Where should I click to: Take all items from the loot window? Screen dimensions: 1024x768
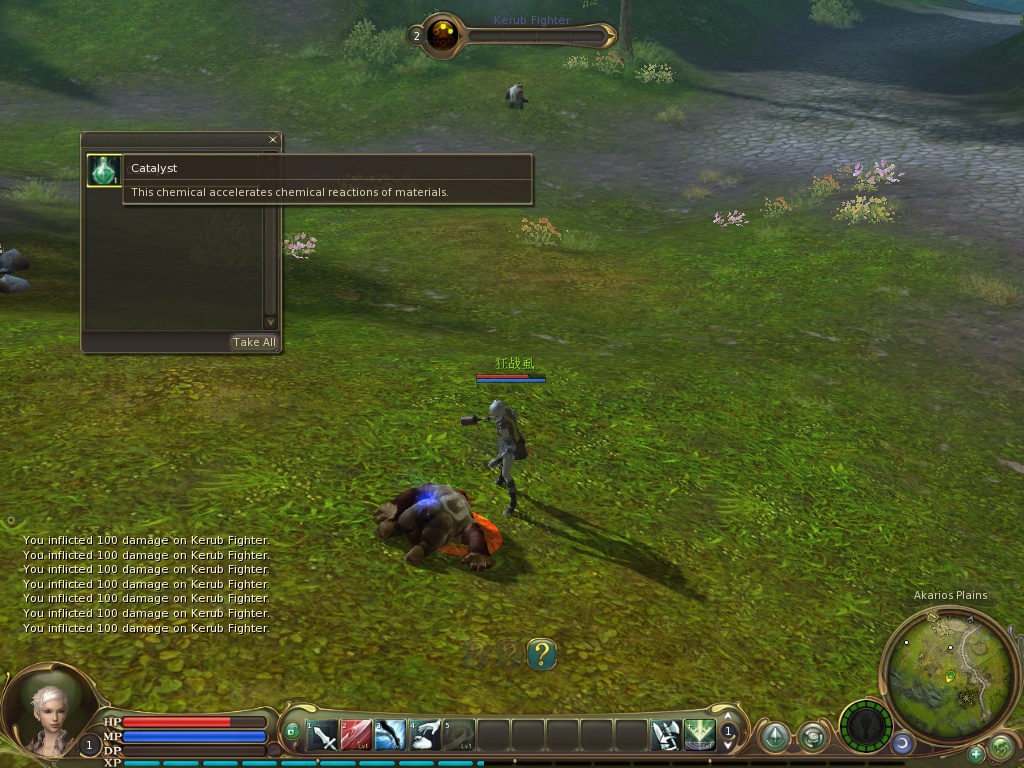tap(254, 342)
